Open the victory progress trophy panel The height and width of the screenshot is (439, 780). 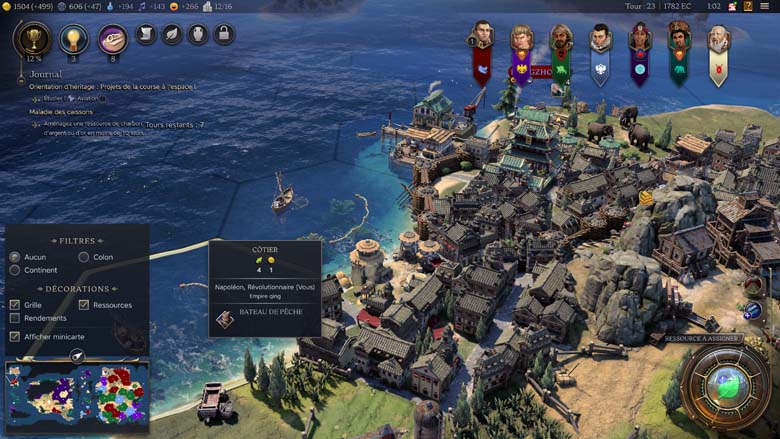click(33, 38)
